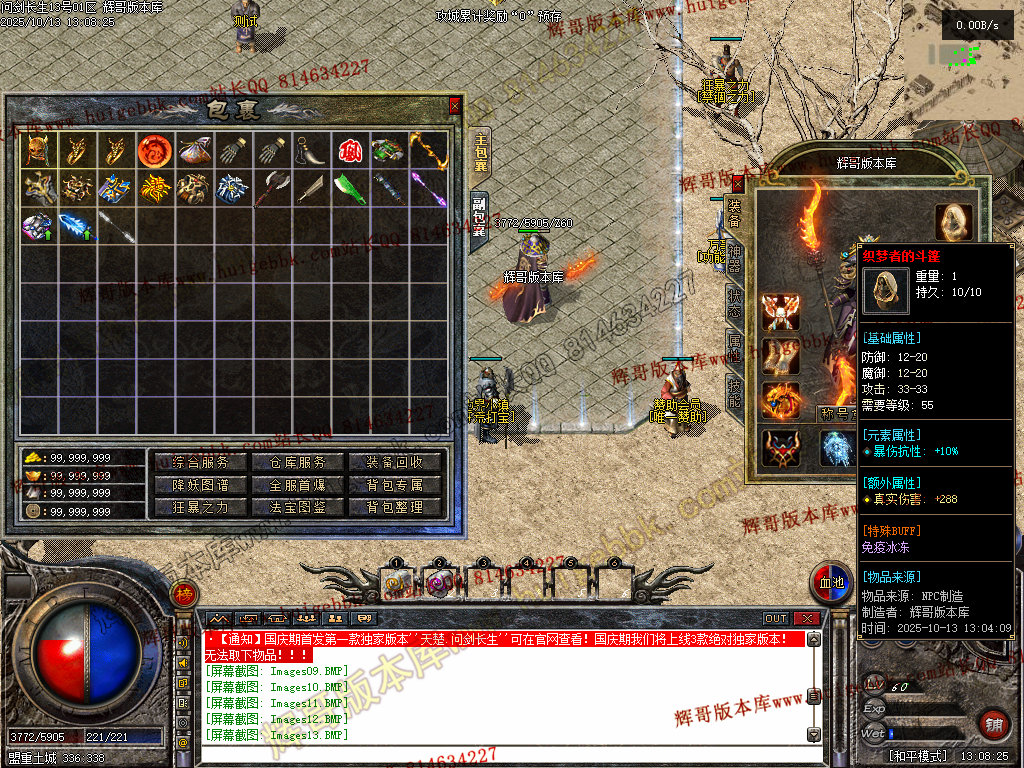Sort the bag with 背包整理
The image size is (1024, 768).
pyautogui.click(x=395, y=507)
